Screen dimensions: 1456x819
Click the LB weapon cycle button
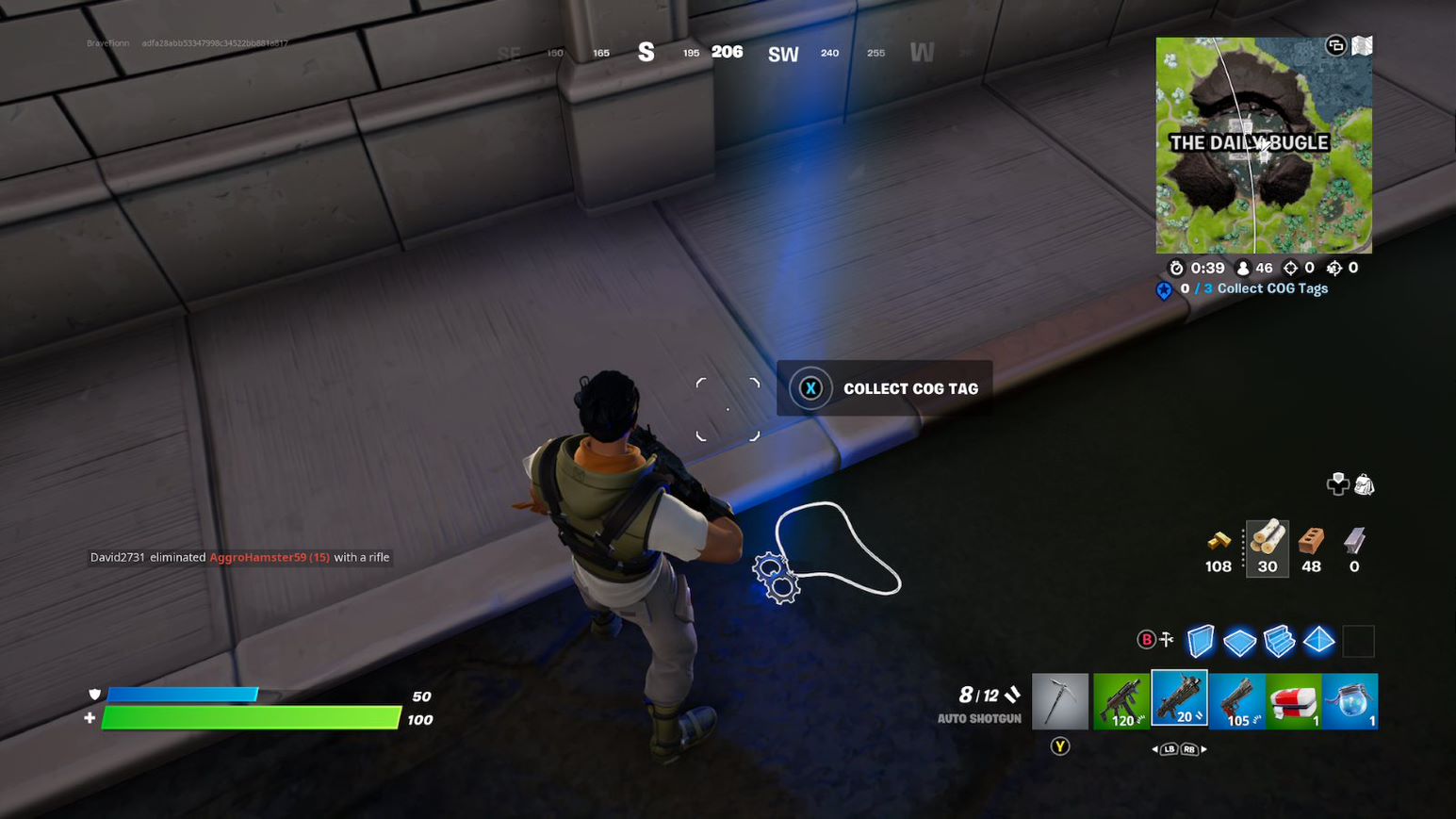1169,749
